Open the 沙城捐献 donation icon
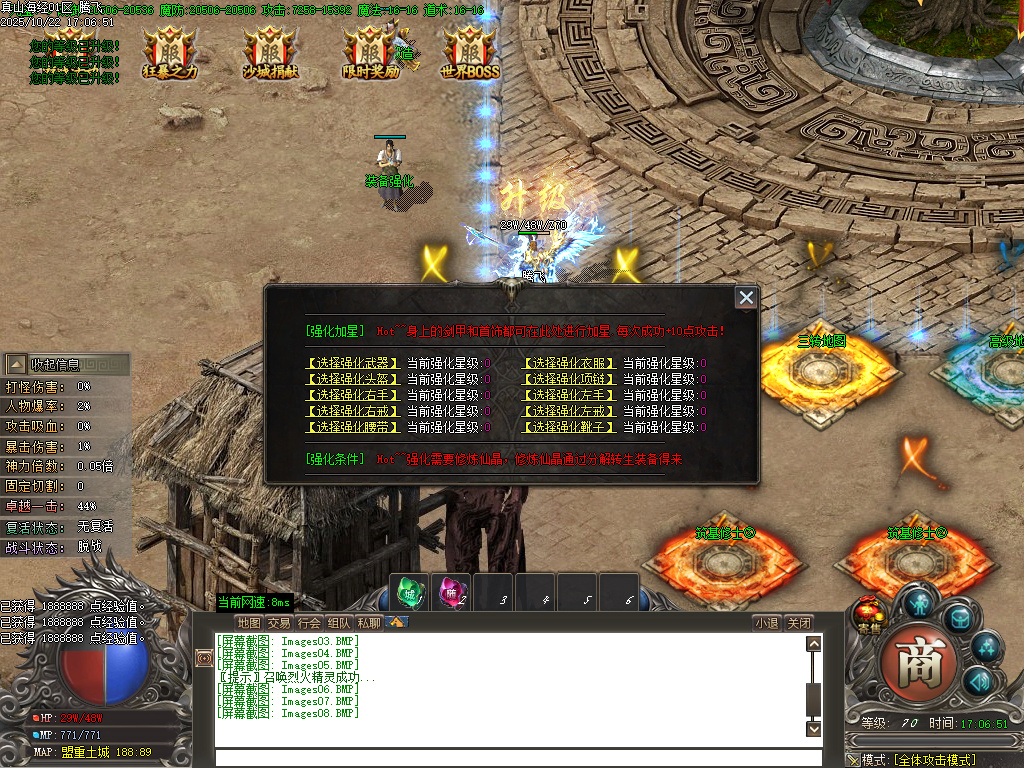Image resolution: width=1024 pixels, height=768 pixels. (269, 50)
